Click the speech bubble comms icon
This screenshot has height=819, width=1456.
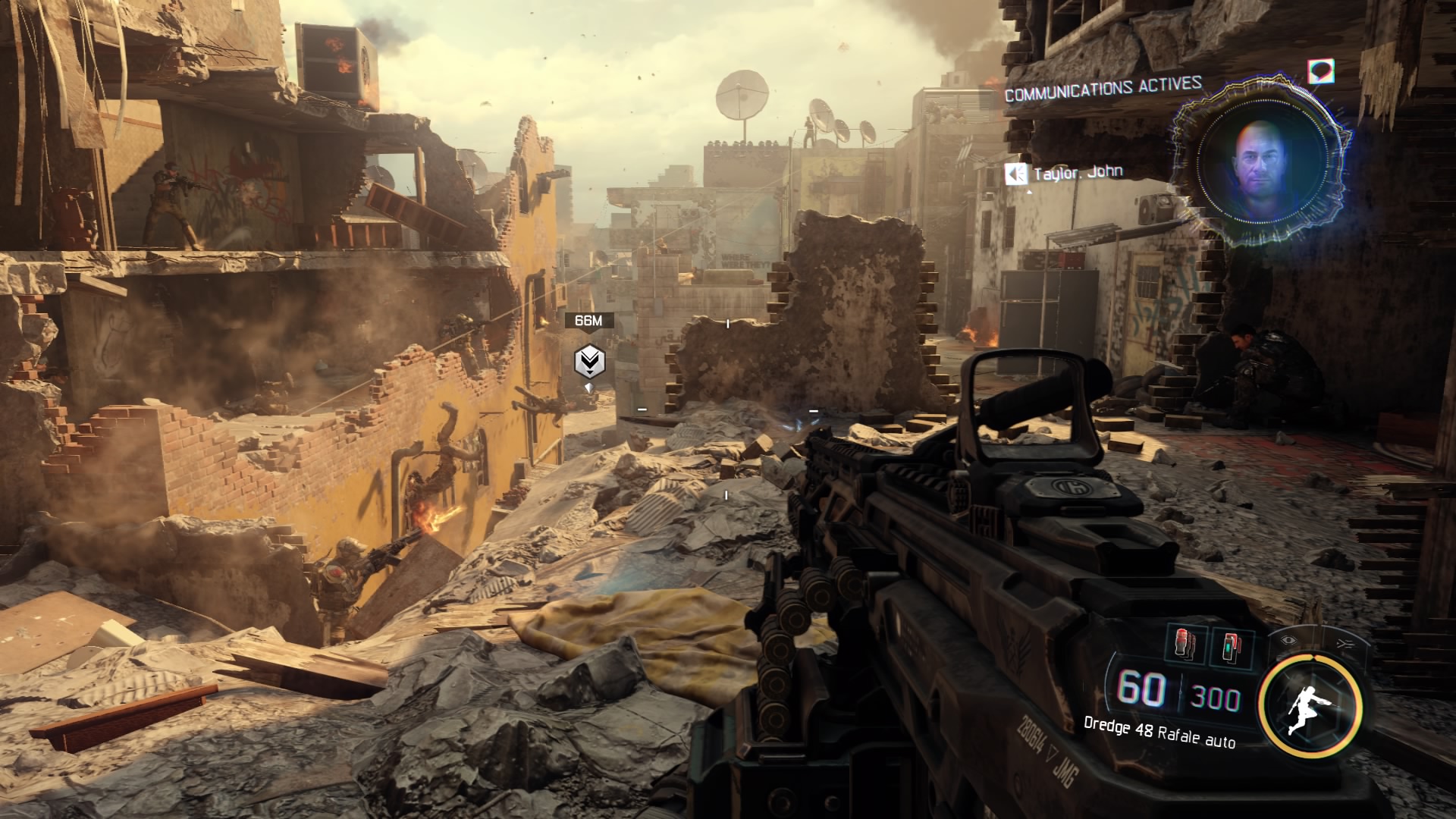[1321, 72]
